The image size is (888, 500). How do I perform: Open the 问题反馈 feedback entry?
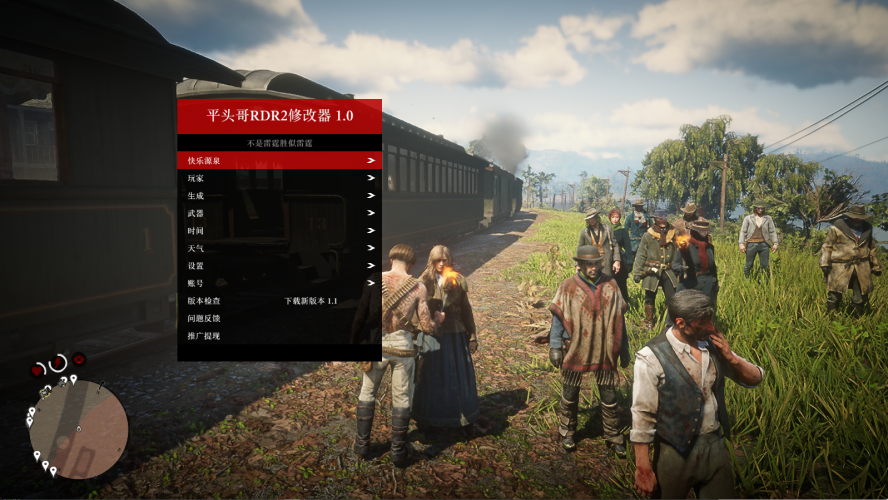click(x=279, y=318)
